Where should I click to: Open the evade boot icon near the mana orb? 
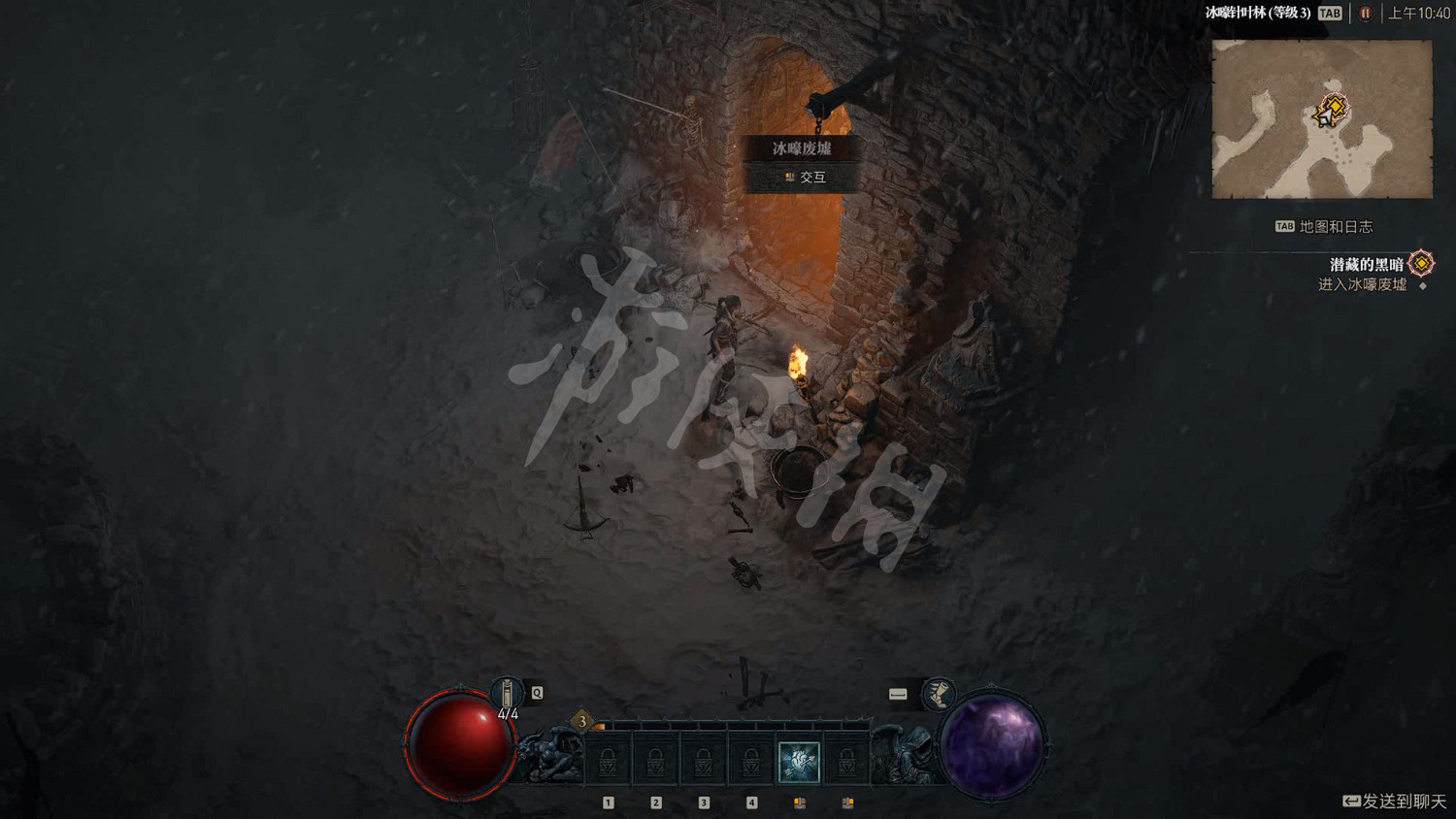click(938, 695)
